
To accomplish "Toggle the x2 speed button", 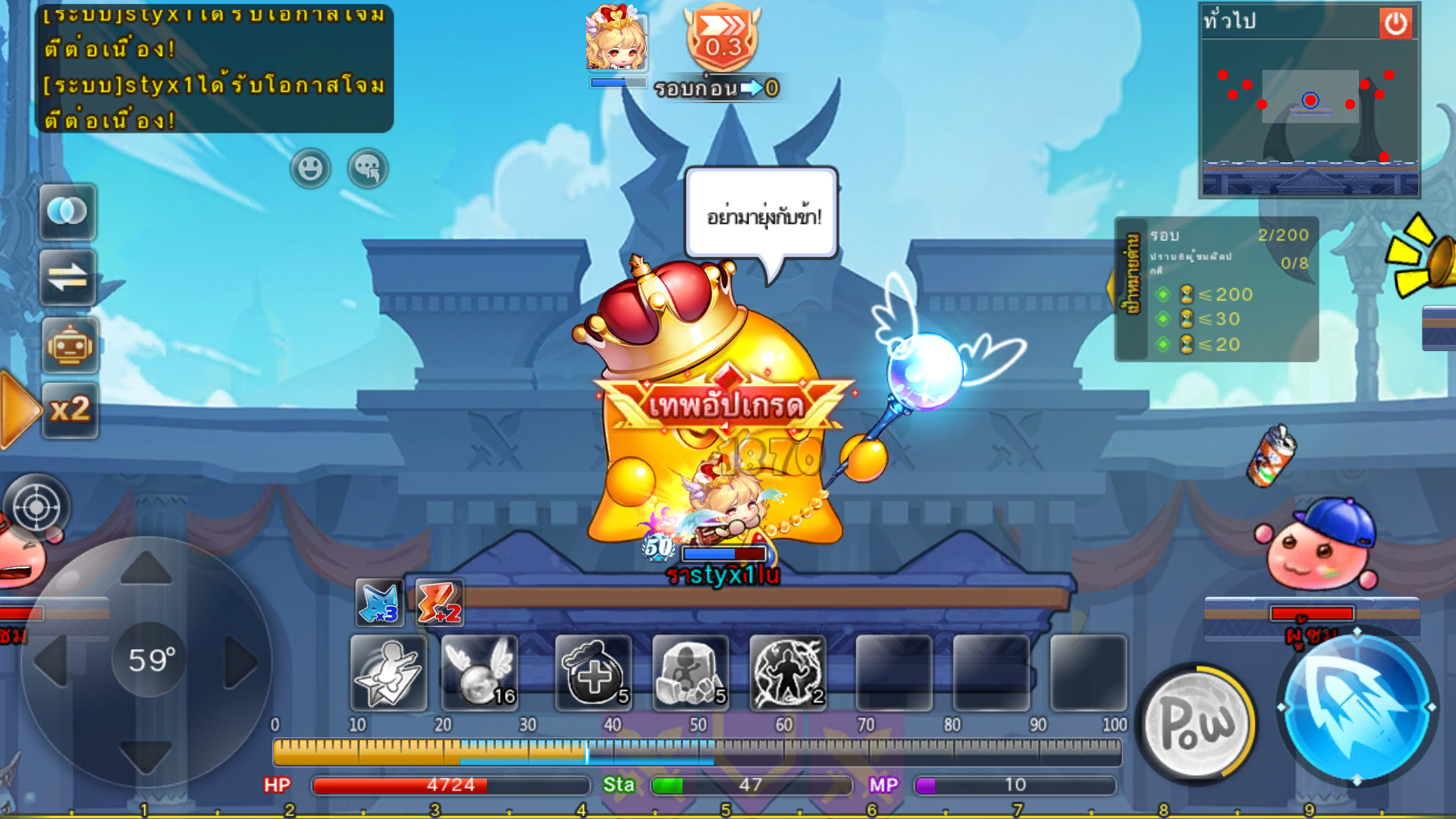I will pos(70,410).
